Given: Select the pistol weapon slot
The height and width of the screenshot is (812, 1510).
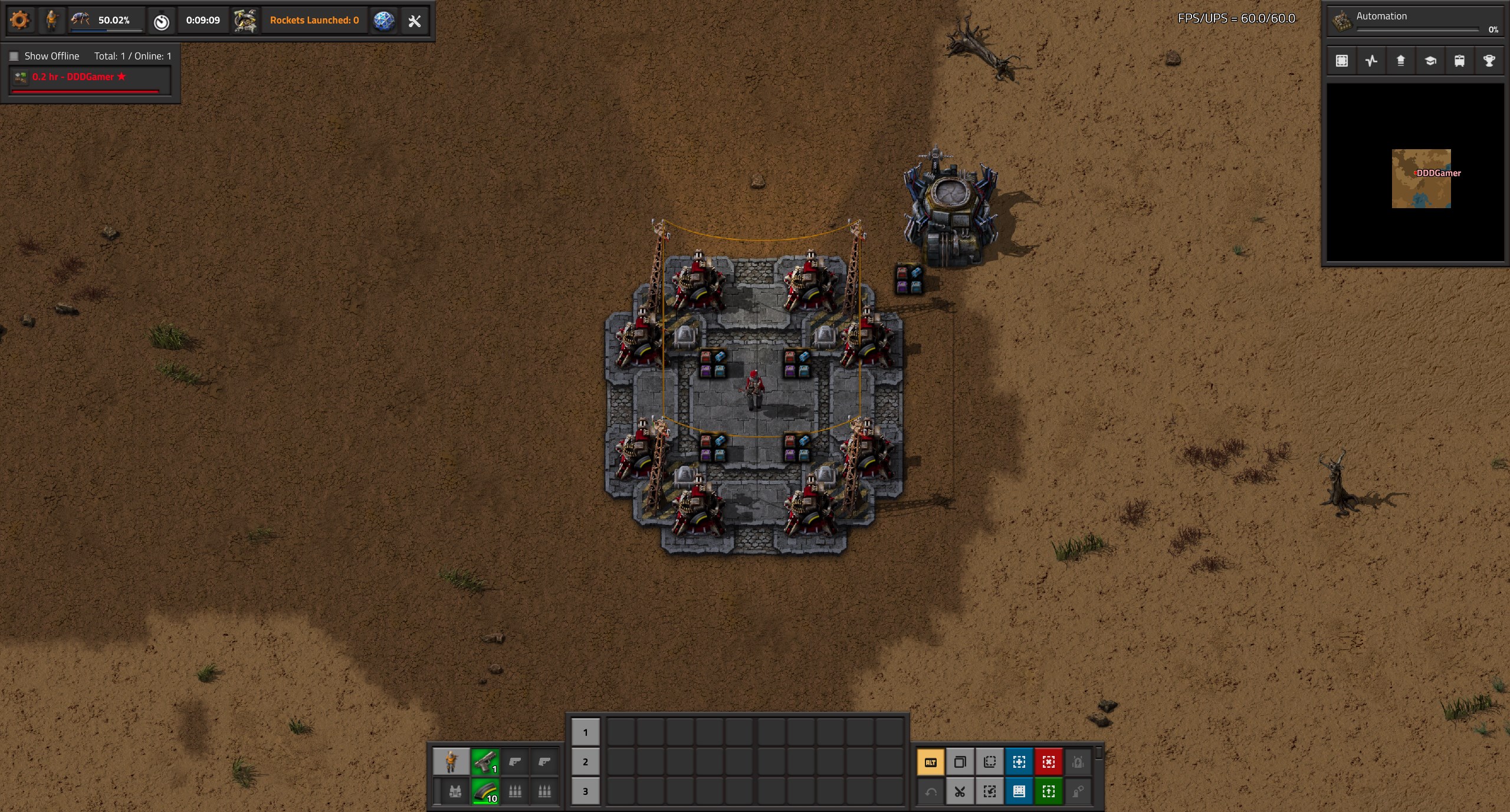Looking at the screenshot, I should (x=485, y=762).
